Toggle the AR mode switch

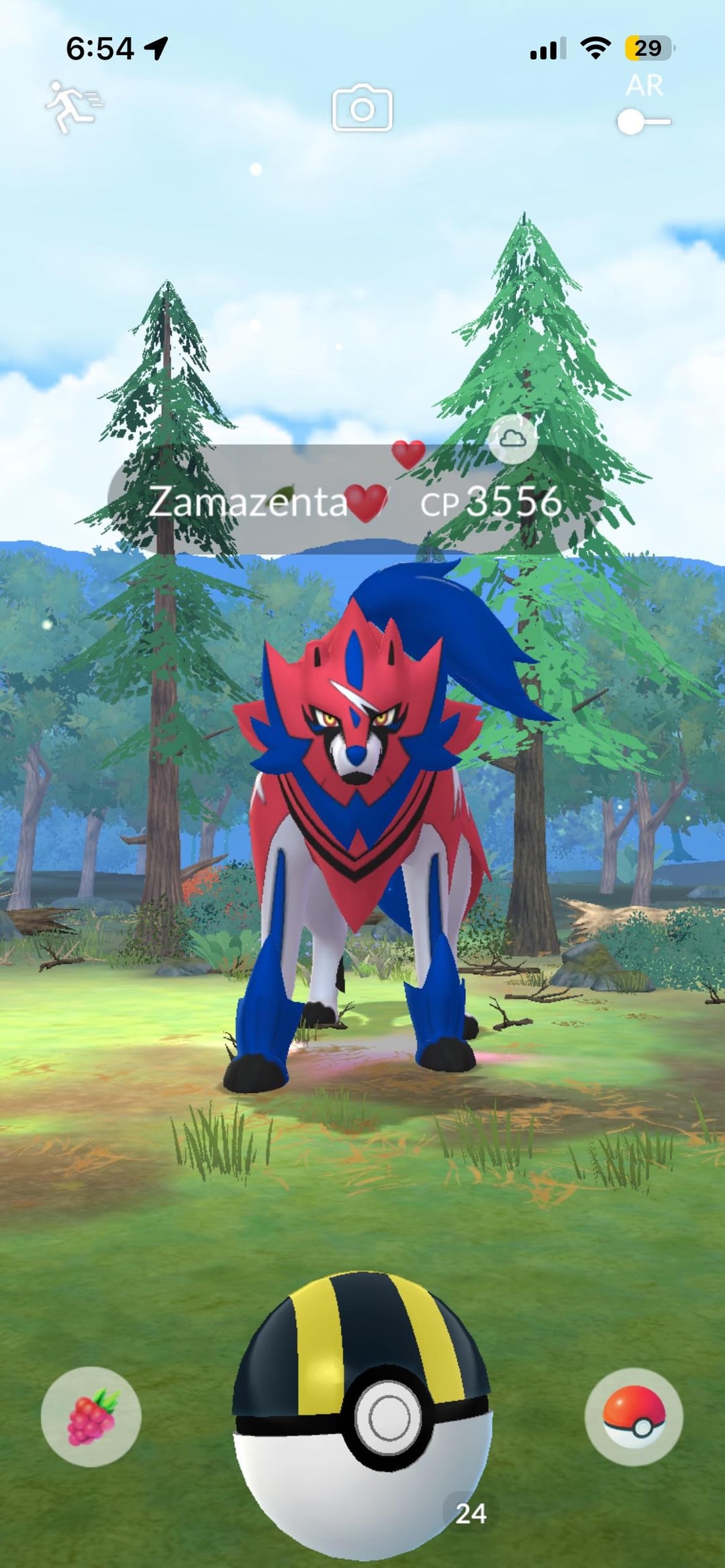pos(643,122)
